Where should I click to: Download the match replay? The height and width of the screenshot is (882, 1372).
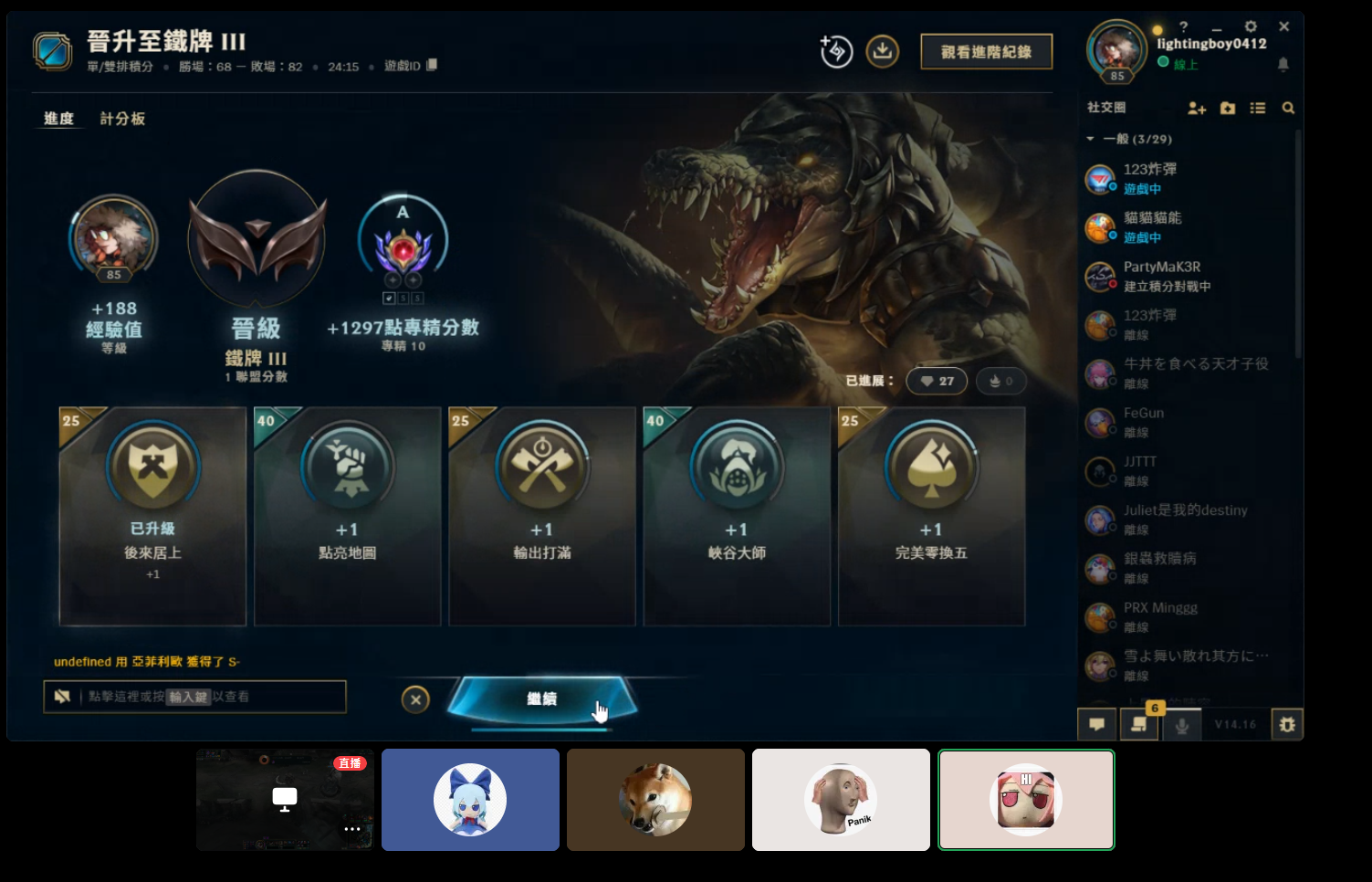[882, 51]
